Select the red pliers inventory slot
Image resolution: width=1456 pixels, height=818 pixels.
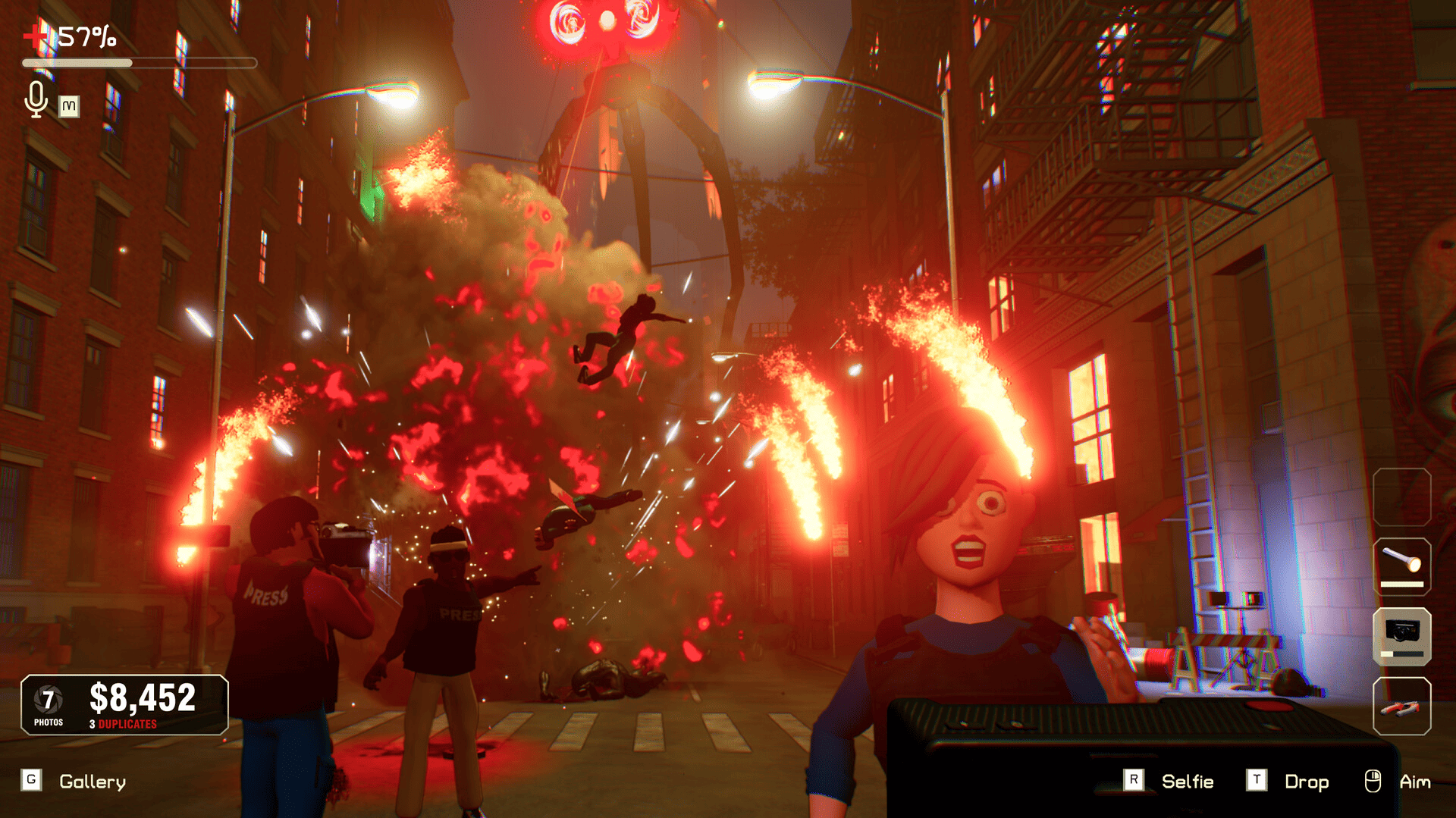pyautogui.click(x=1401, y=707)
